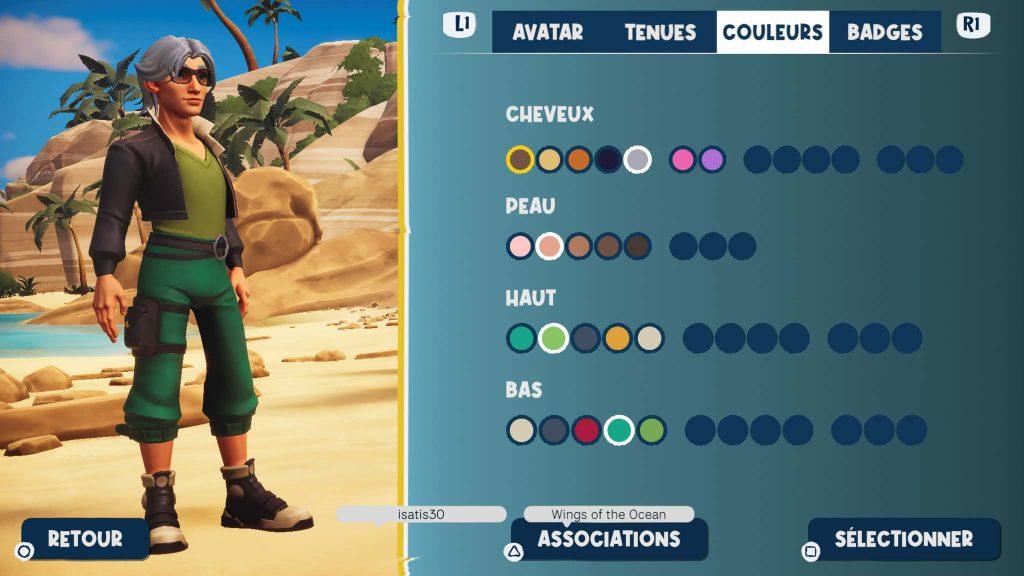This screenshot has height=576, width=1024.
Task: Apply the silver-gray hair color
Action: tap(637, 159)
